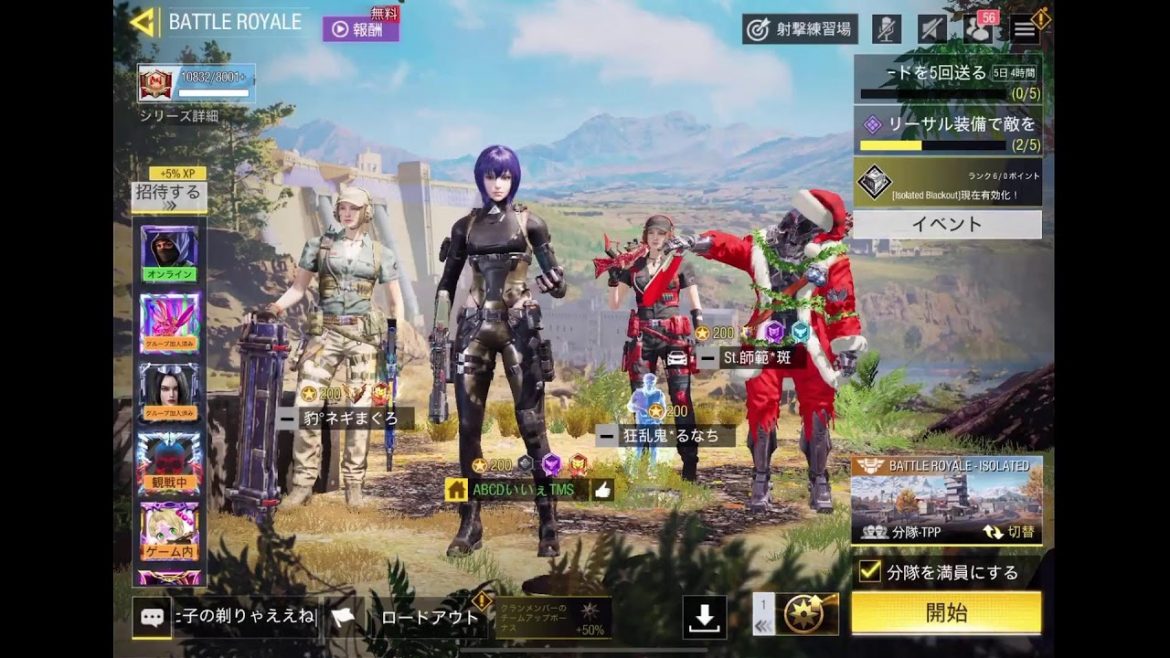The image size is (1170, 658).
Task: Click the 招待する invite button
Action: point(168,196)
